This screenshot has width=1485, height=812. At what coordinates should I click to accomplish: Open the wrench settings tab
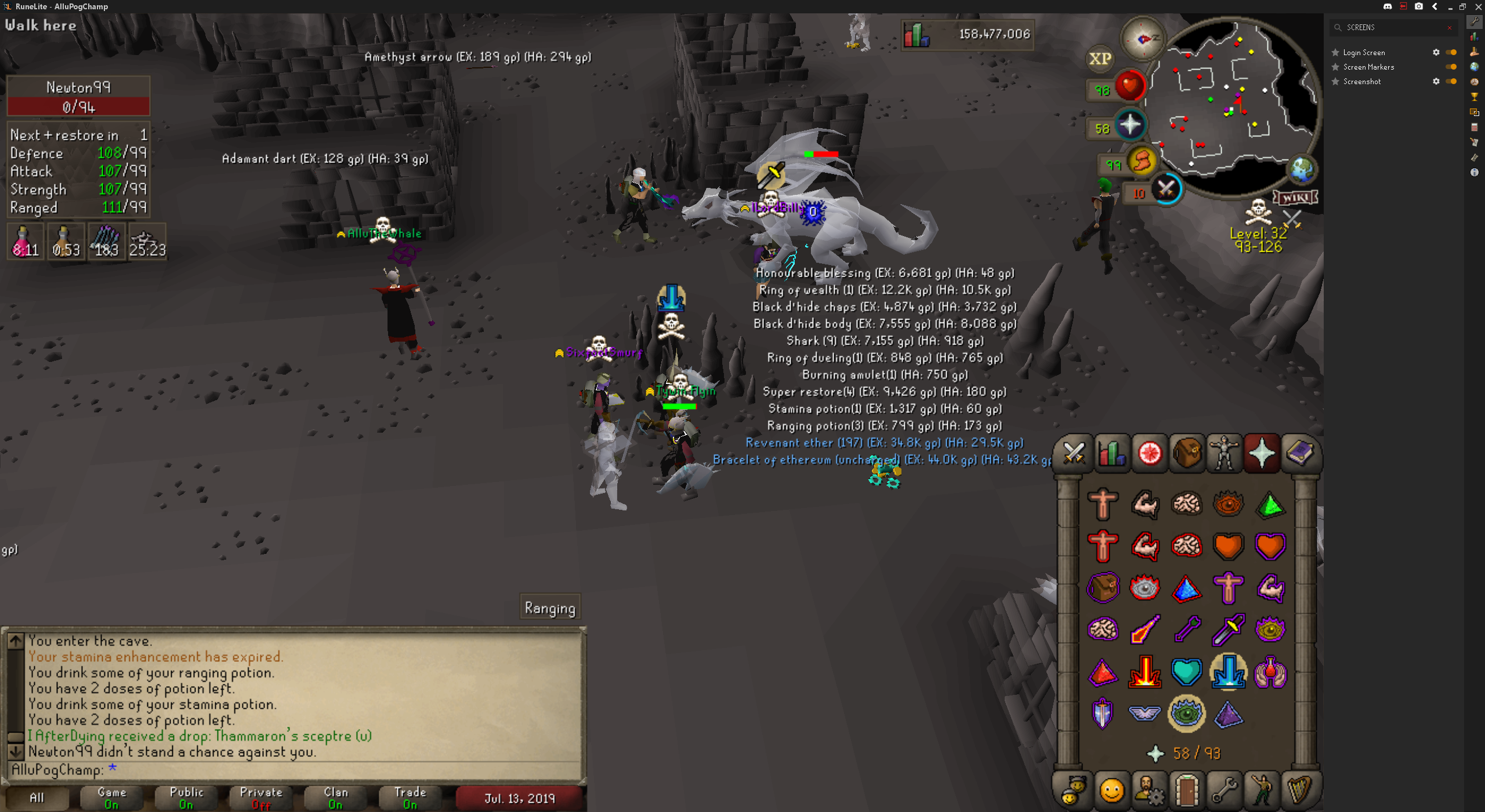pyautogui.click(x=1224, y=790)
